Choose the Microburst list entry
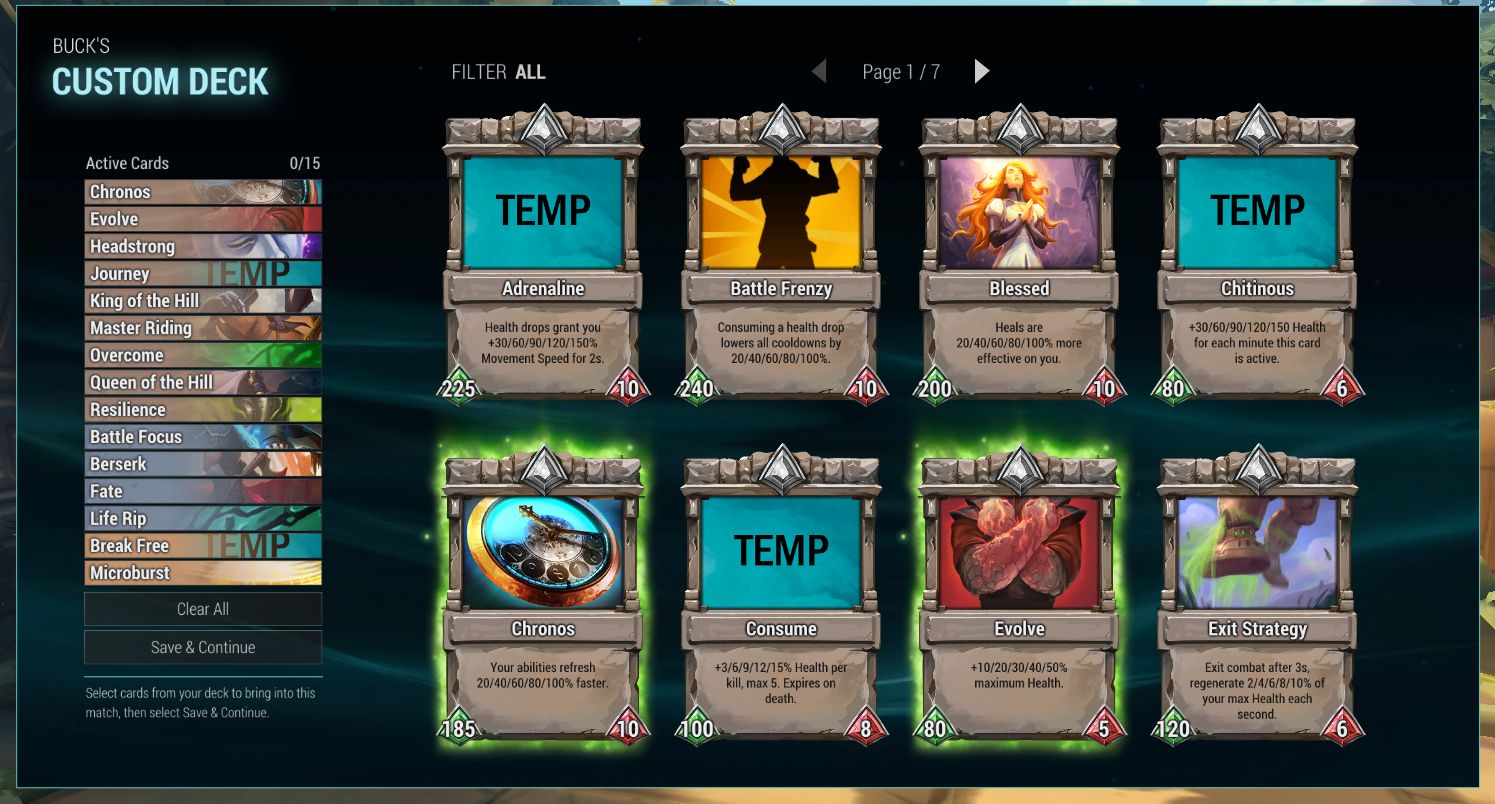Screen dimensions: 1495x804 (x=203, y=573)
